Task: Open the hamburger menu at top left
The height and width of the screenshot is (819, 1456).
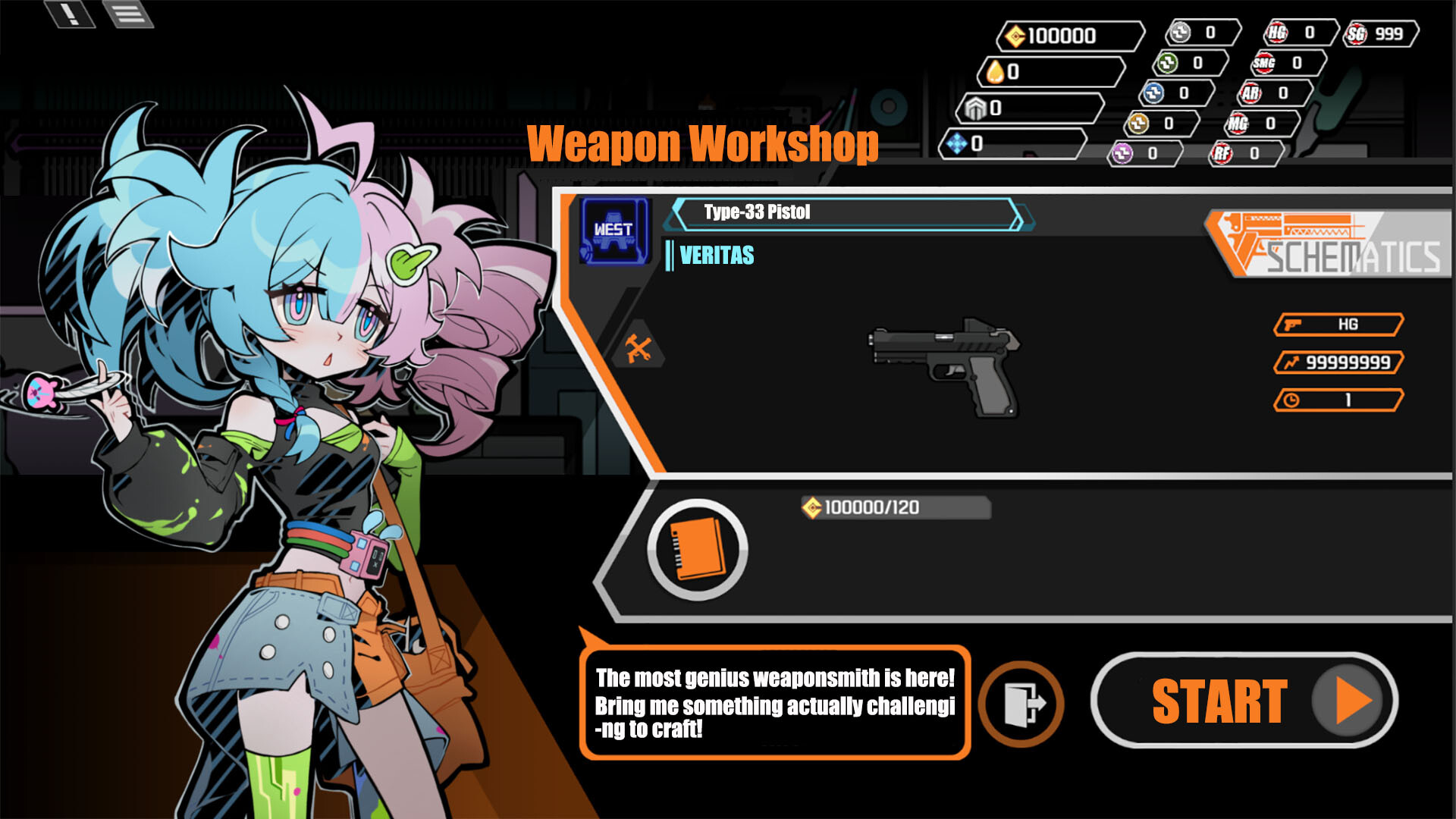Action: (129, 14)
